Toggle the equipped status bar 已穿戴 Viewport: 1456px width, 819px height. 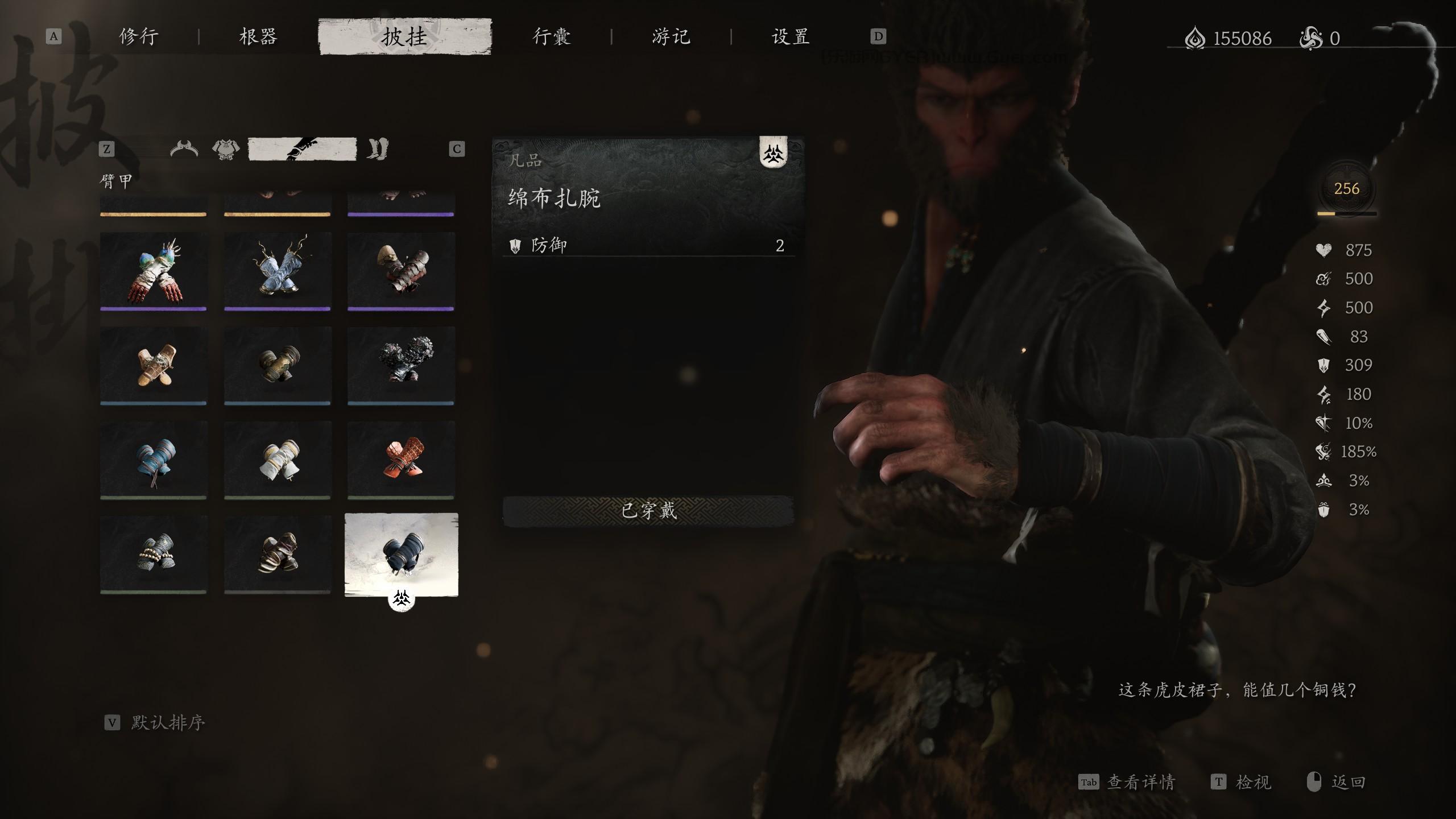(x=648, y=511)
